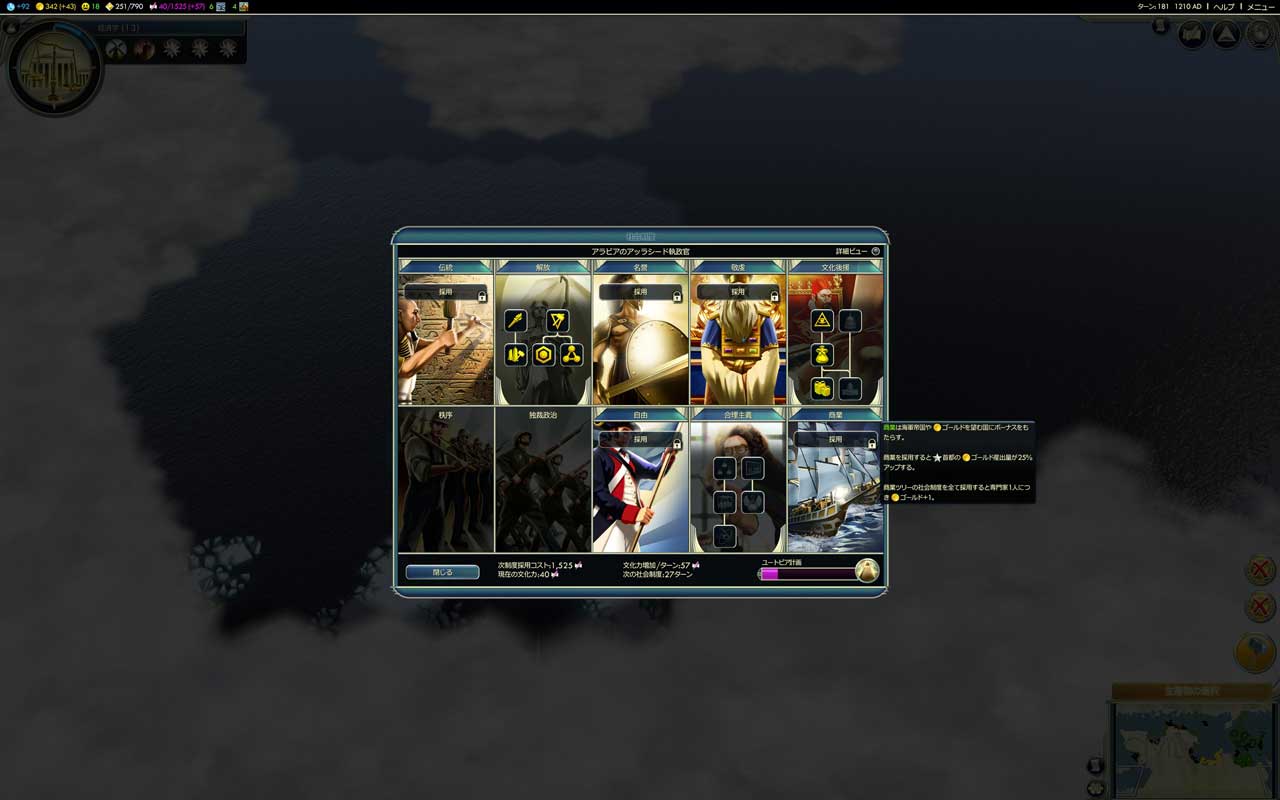Viewport: 1280px width, 800px height.
Task: Select the money bag policy icon in Patronage
Action: point(822,355)
